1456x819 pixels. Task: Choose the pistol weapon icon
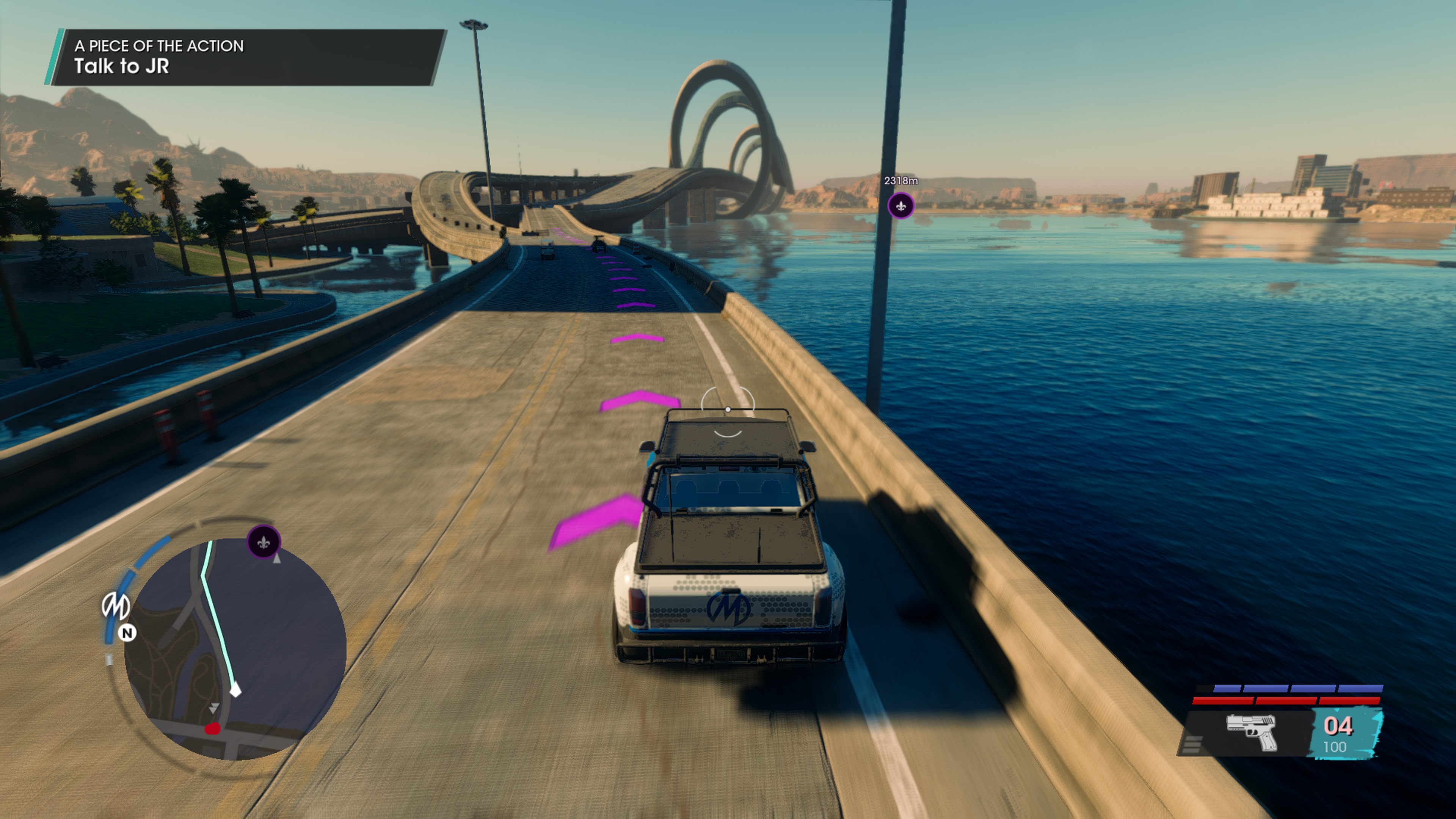[x=1251, y=732]
